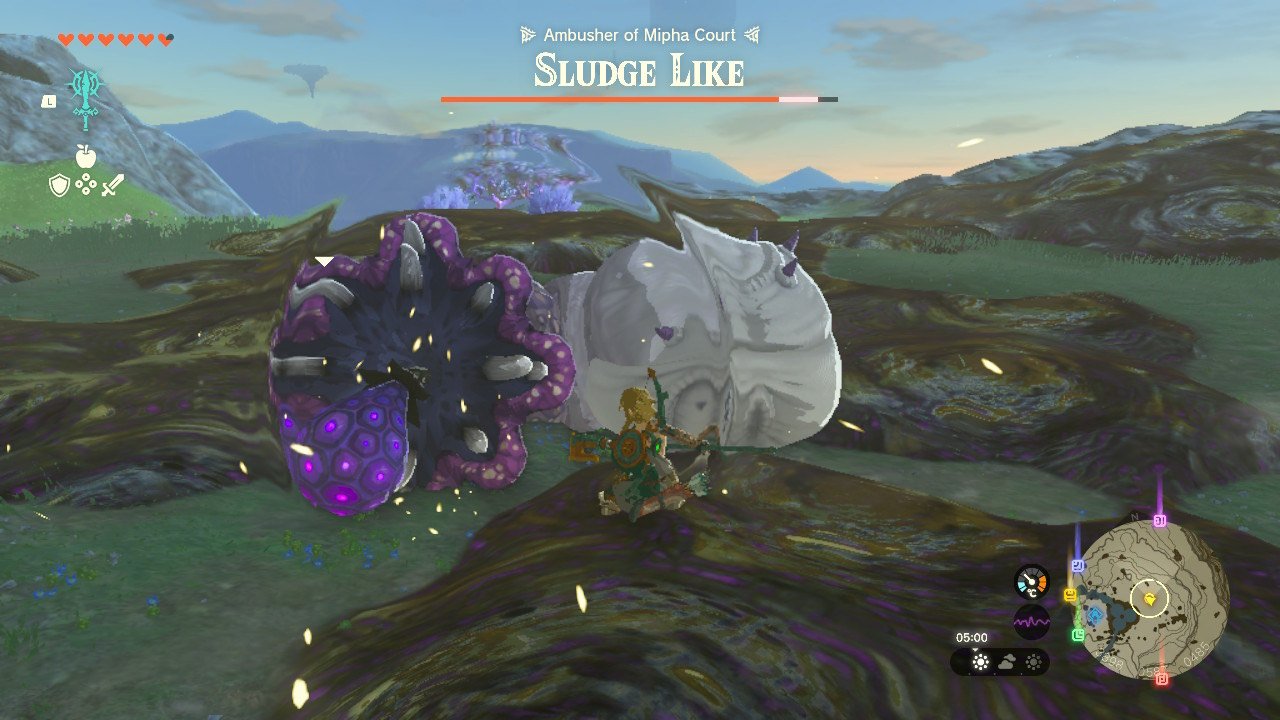Select the red pin below the minimap
The width and height of the screenshot is (1280, 720).
coord(1162,679)
